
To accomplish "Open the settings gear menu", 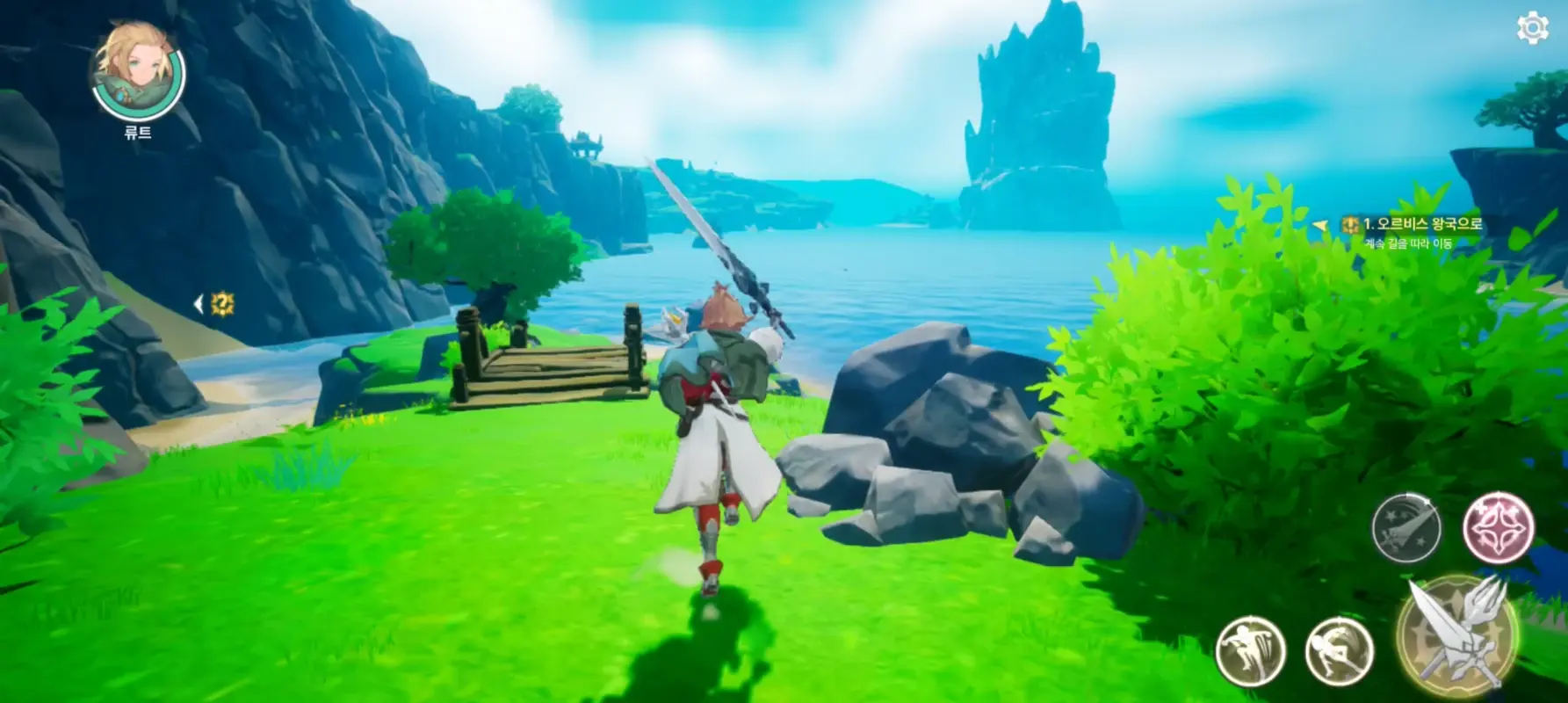I will coord(1534,29).
